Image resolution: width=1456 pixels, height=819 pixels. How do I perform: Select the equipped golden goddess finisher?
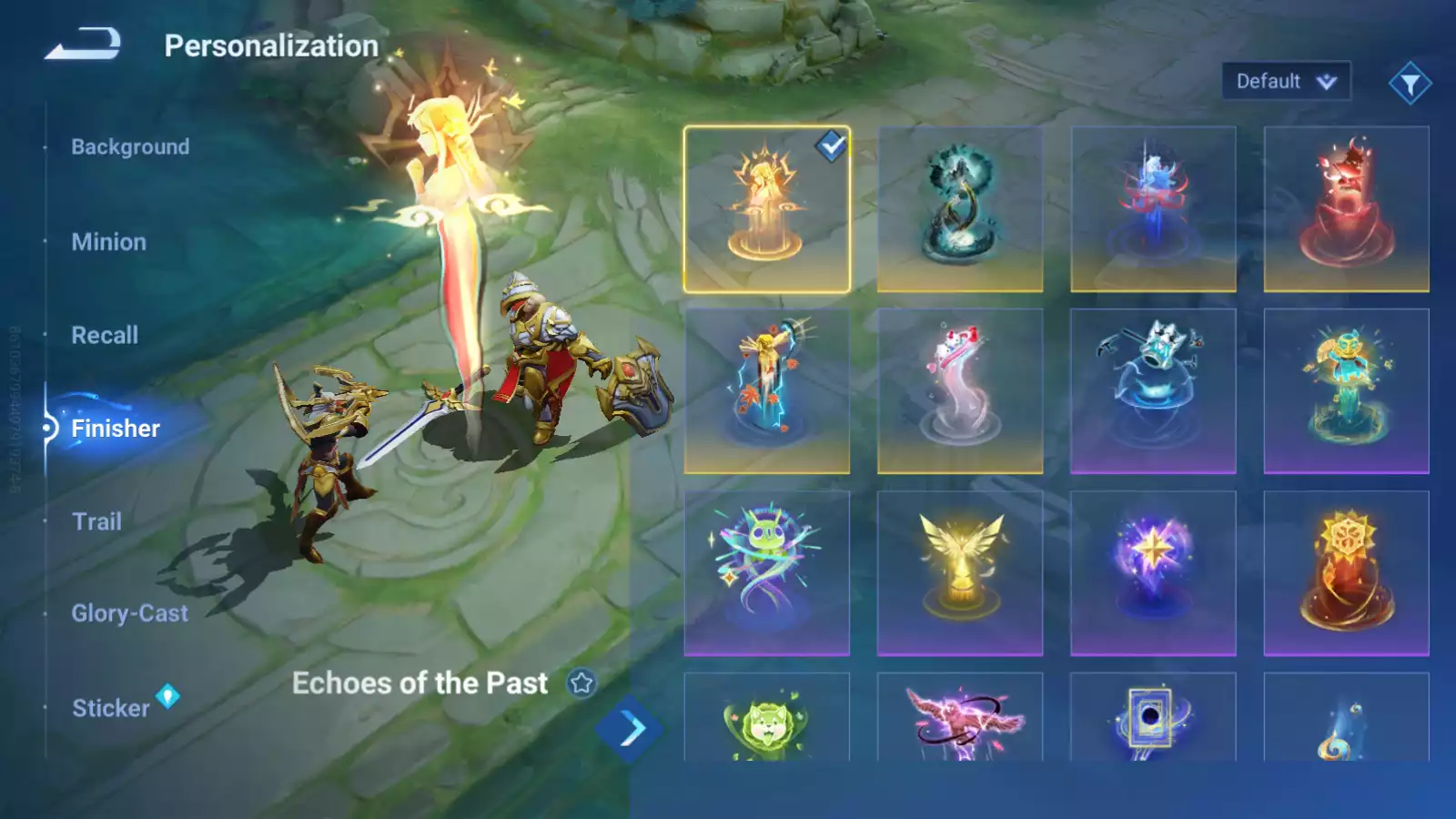(x=766, y=209)
